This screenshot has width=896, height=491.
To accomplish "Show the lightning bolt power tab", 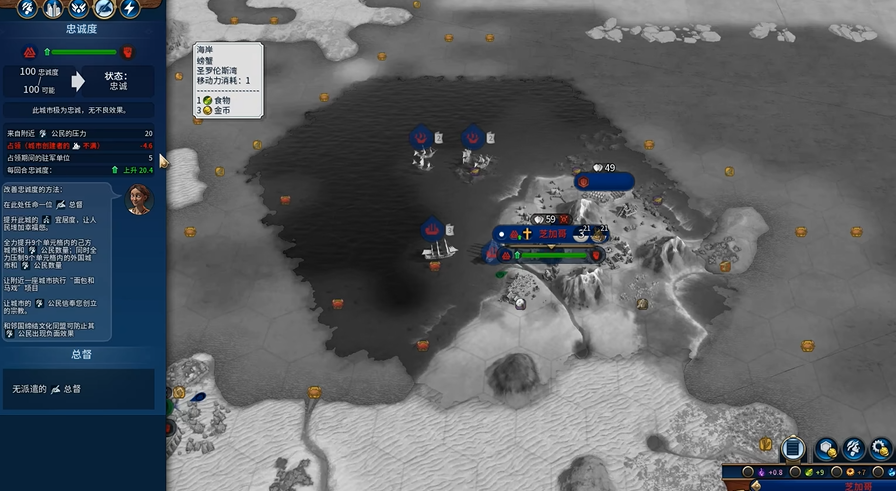I will (130, 9).
